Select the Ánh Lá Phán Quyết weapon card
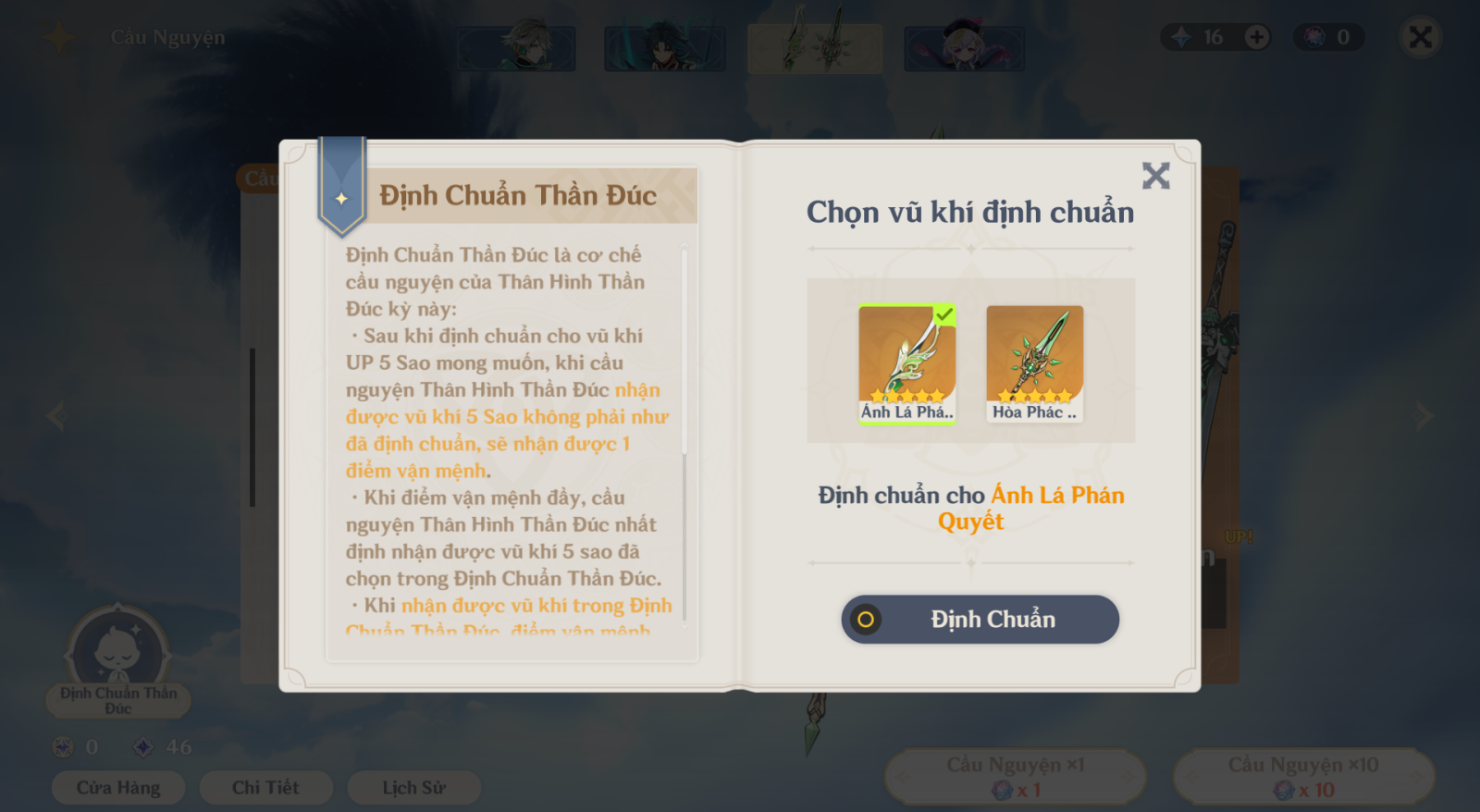 click(906, 363)
